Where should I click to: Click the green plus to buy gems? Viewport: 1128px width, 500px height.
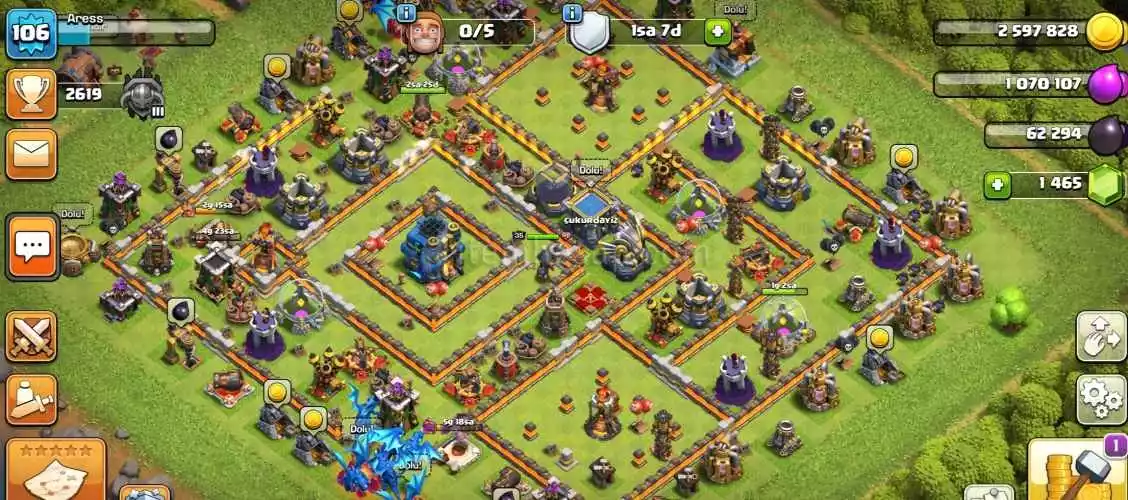(x=996, y=185)
